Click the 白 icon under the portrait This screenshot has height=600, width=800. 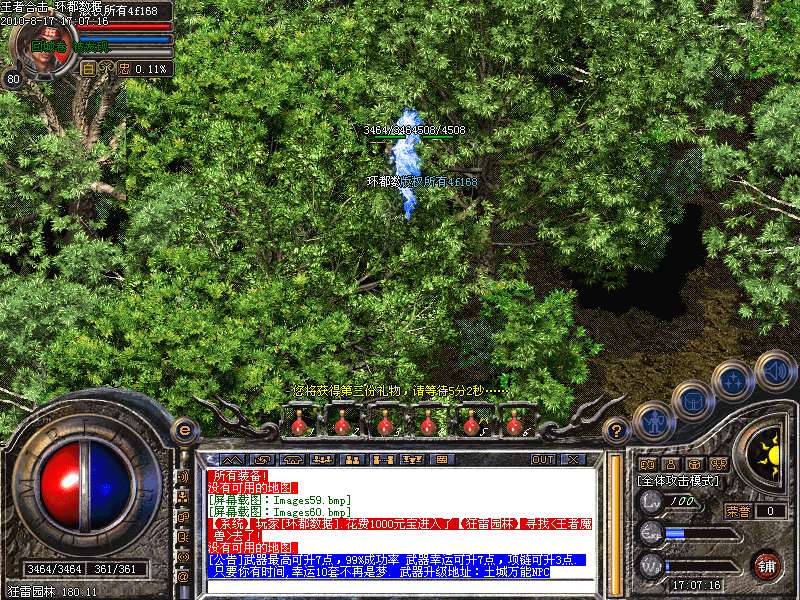(x=88, y=69)
